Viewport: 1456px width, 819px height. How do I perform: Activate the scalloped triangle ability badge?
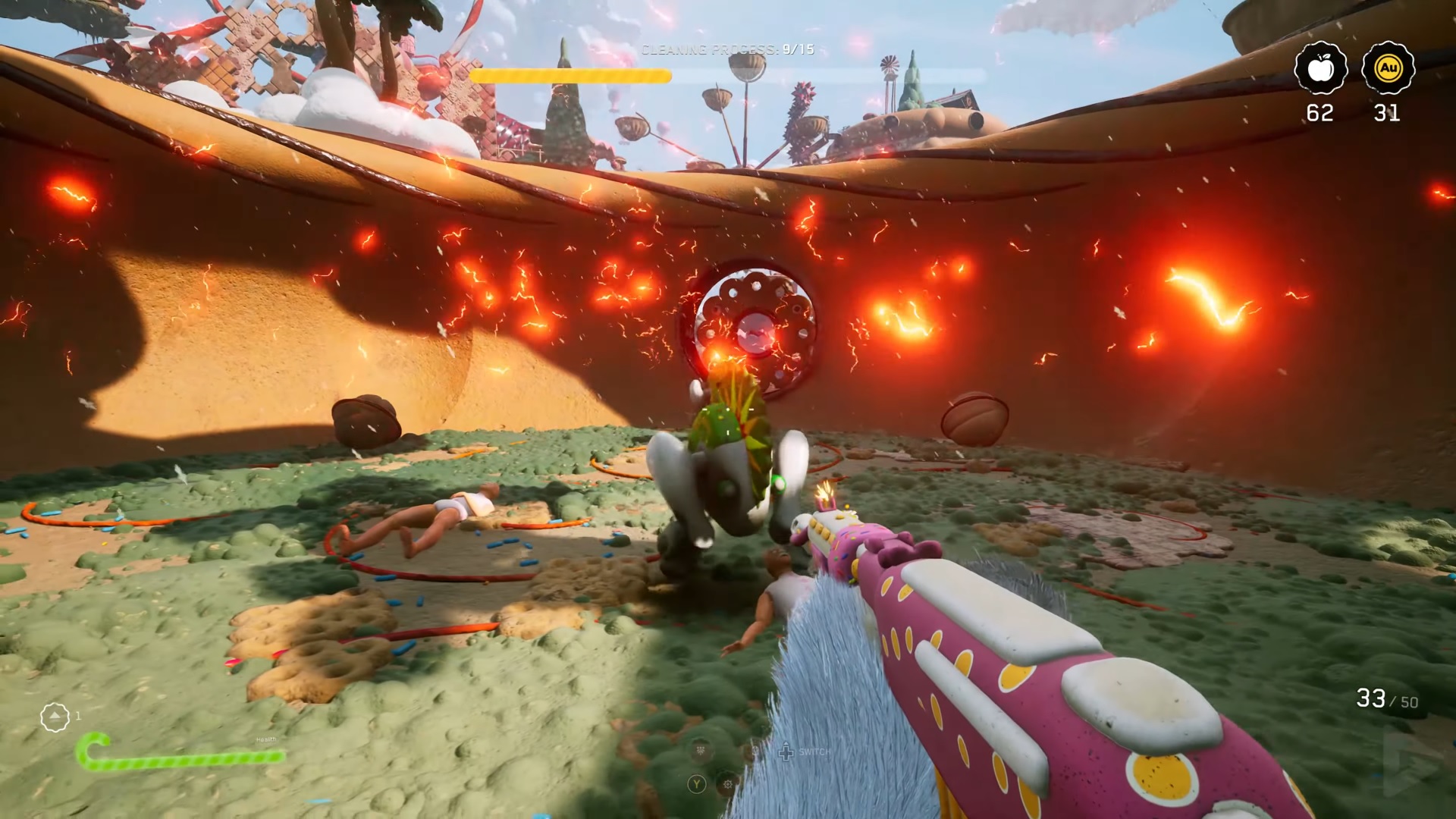pos(55,717)
